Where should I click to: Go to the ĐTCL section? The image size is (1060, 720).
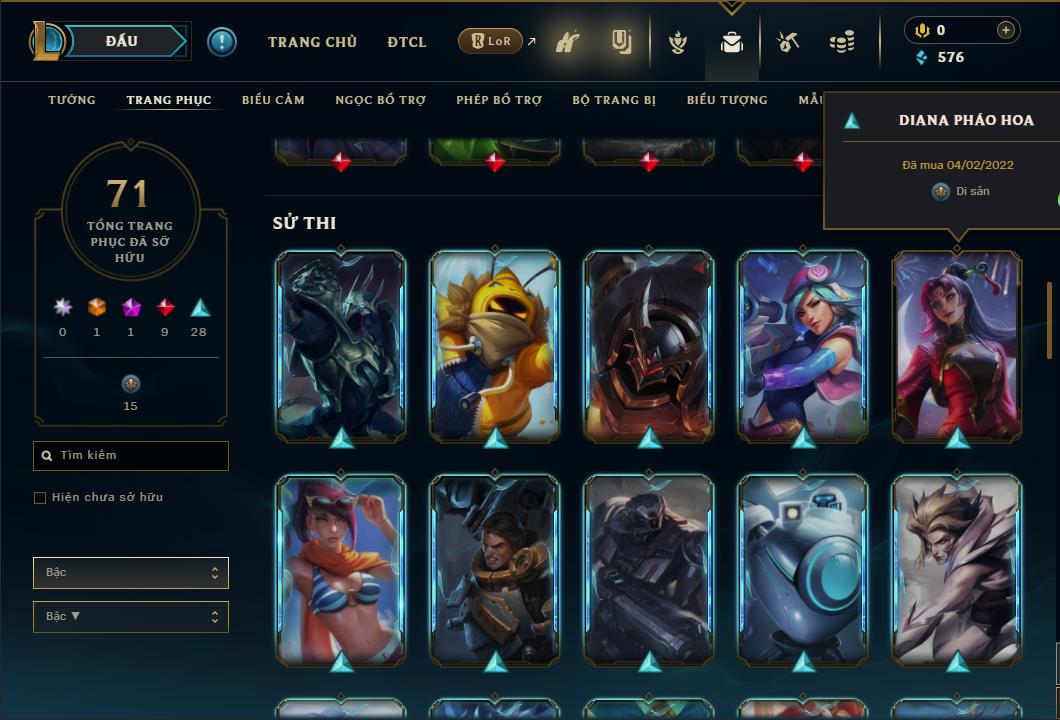tap(407, 42)
